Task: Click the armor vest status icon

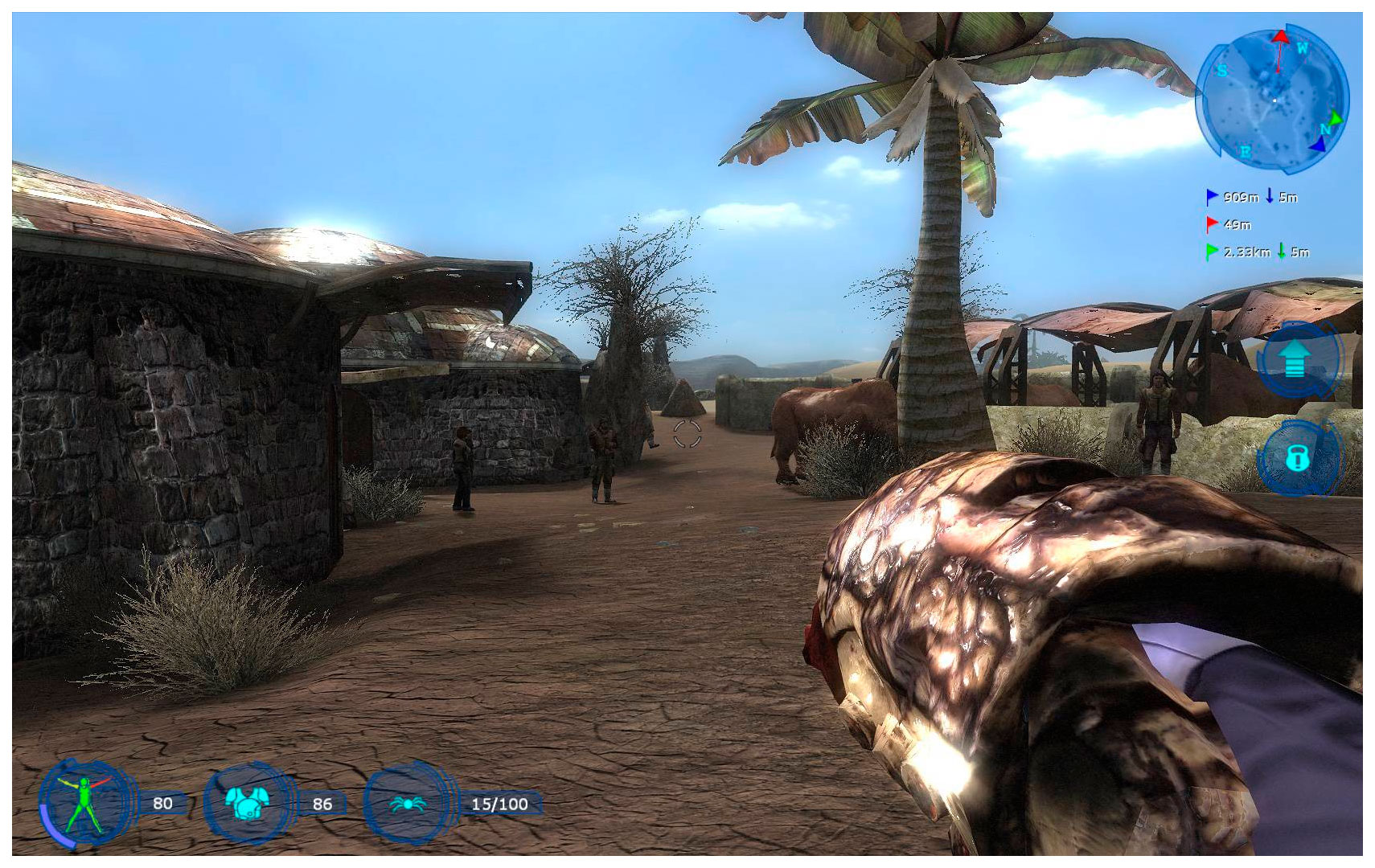Action: 246,803
